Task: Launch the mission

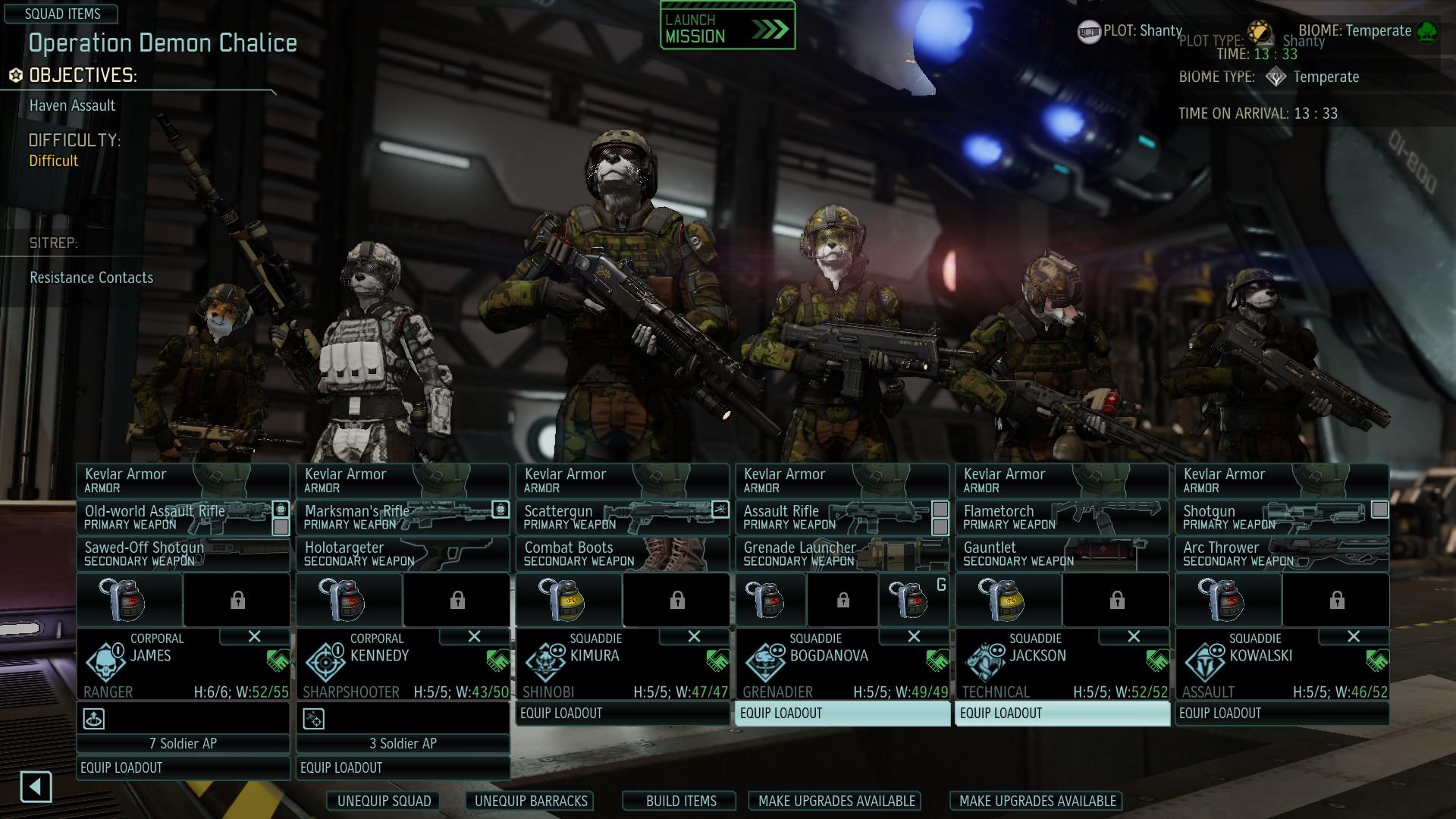Action: tap(727, 28)
